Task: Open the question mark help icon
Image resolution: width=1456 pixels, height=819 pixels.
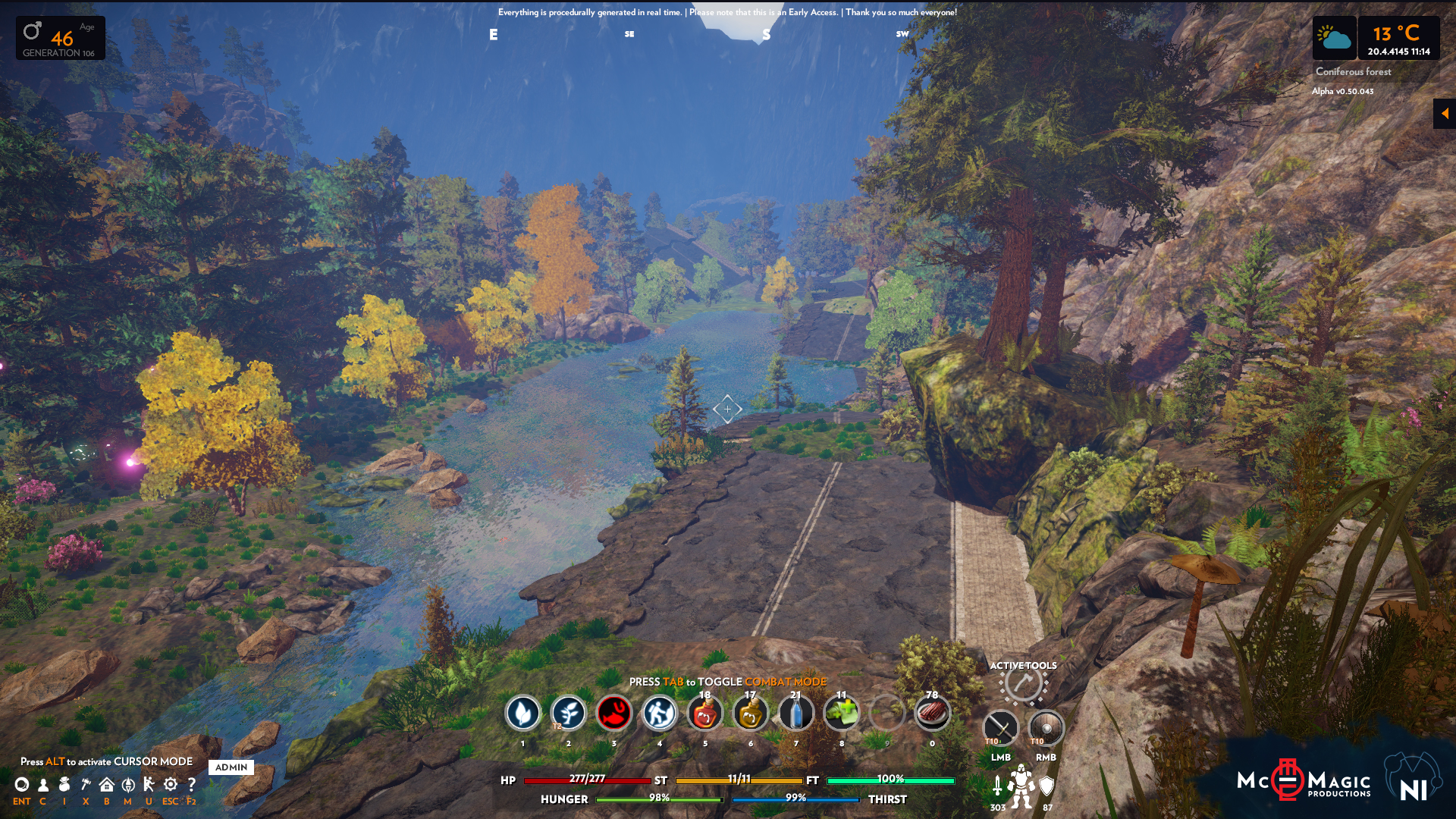Action: [x=191, y=785]
